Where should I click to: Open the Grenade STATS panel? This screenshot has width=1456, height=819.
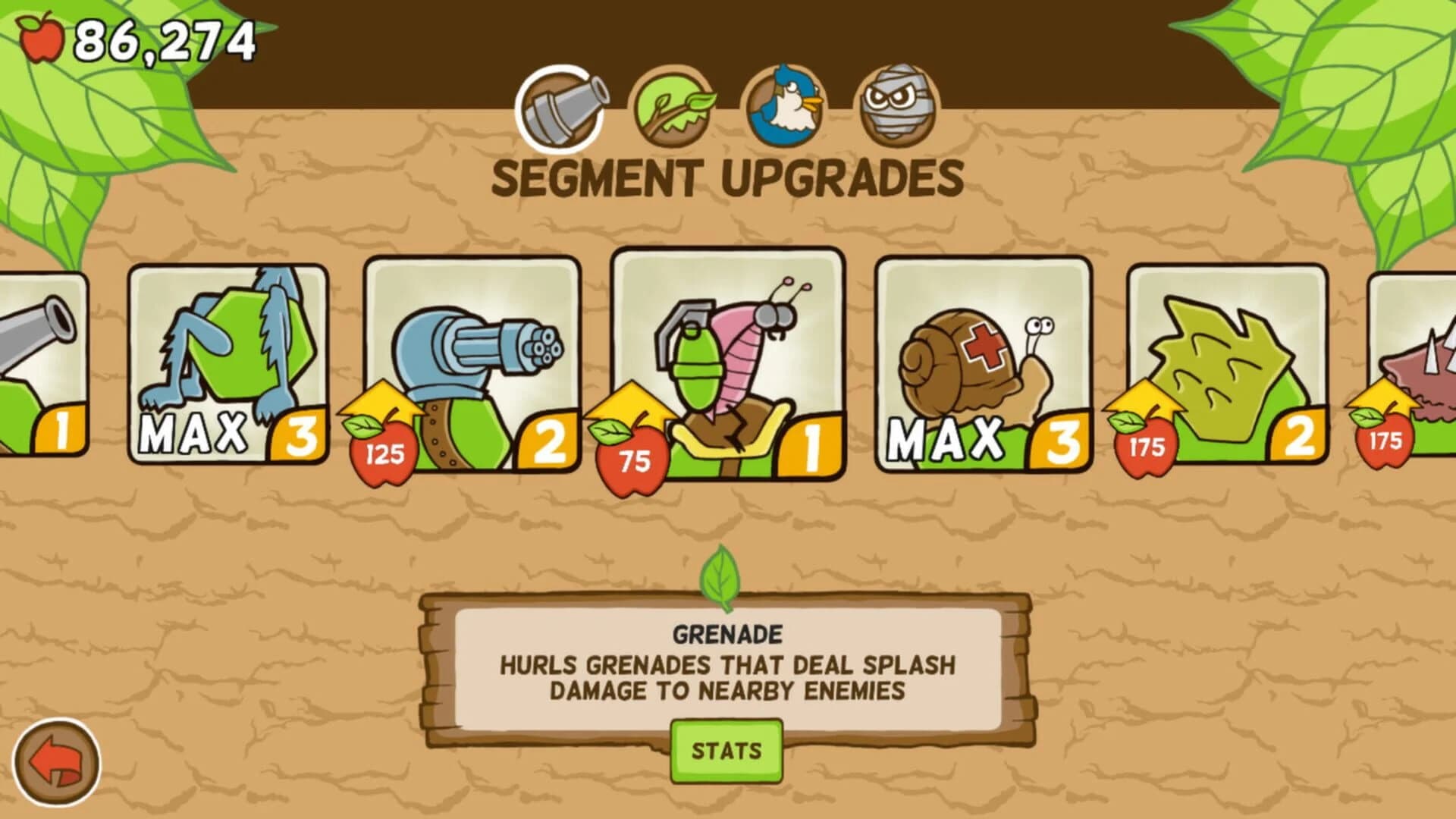(x=726, y=749)
